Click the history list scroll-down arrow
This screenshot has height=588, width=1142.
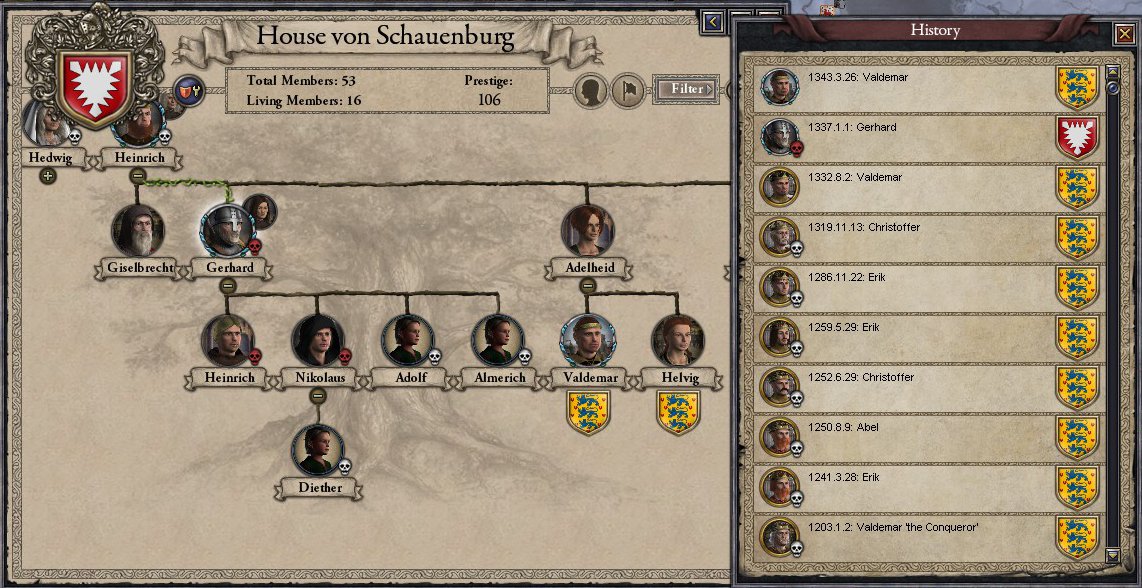[x=1112, y=554]
